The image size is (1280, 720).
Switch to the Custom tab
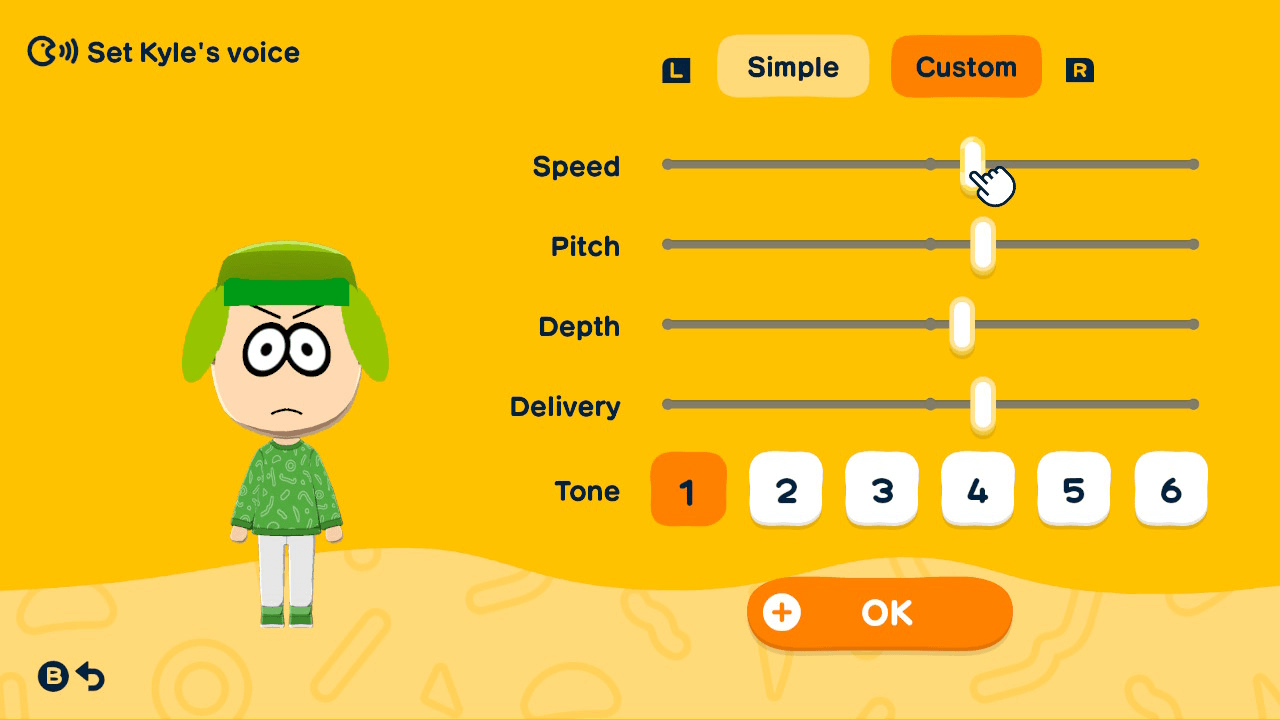click(966, 66)
